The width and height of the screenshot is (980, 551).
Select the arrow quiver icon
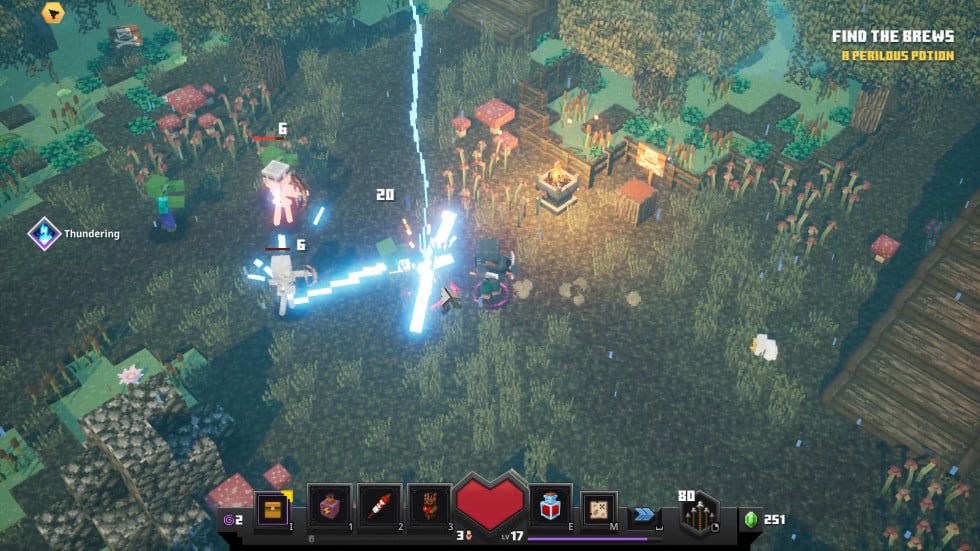coord(700,516)
